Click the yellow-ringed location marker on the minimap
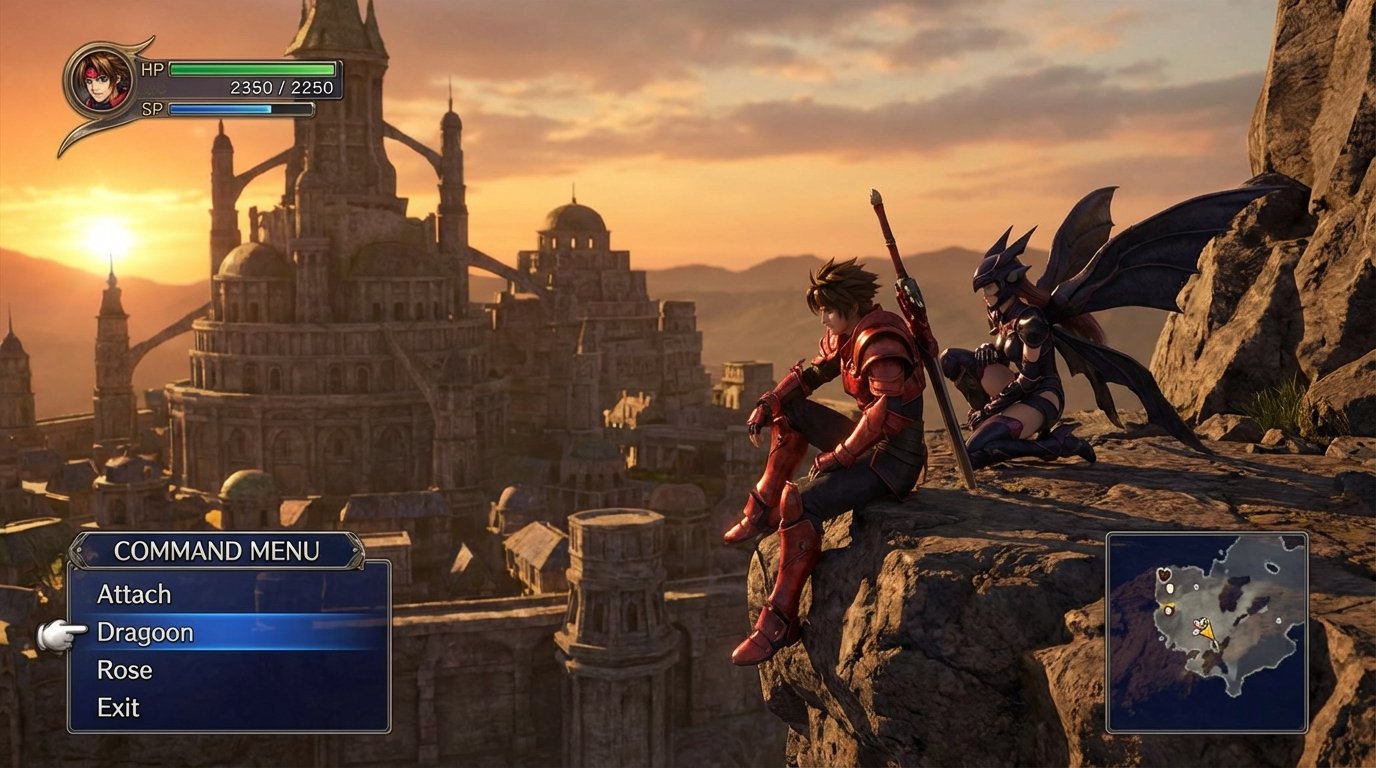The image size is (1376, 768). 1167,609
